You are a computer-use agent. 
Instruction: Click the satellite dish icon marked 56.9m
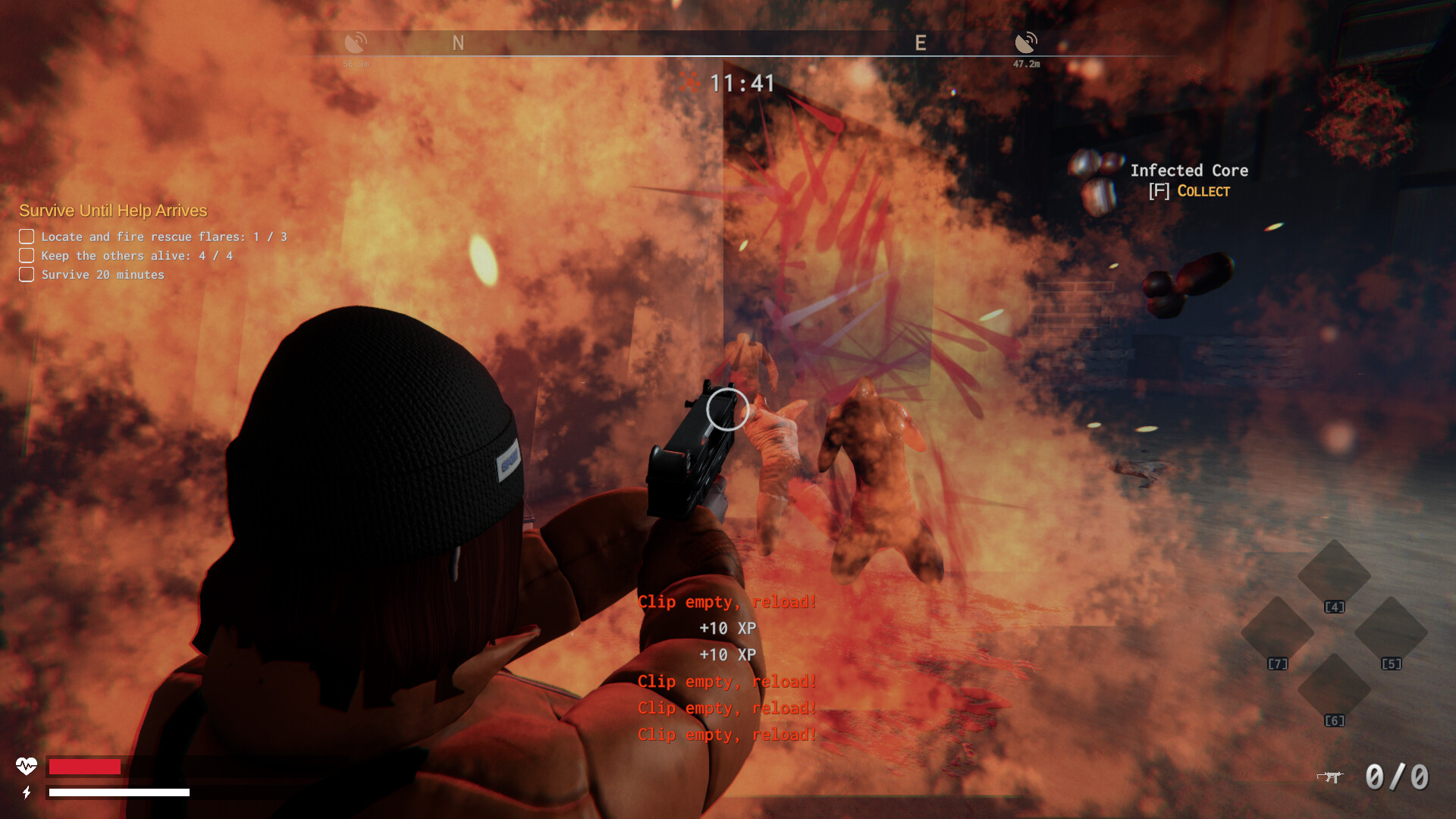pyautogui.click(x=357, y=42)
